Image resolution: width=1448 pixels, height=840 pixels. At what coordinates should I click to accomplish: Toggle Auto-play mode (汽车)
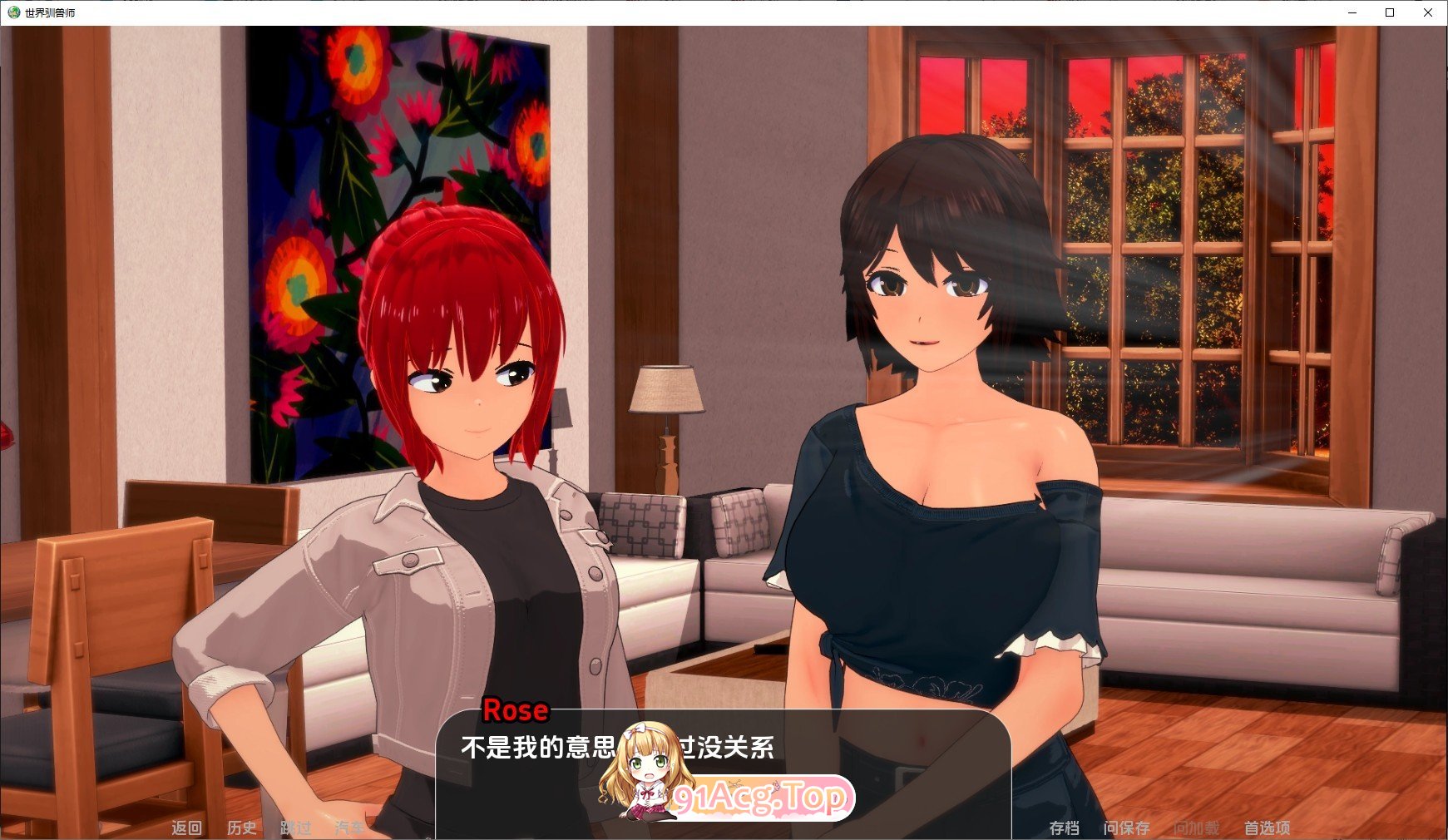coord(350,828)
